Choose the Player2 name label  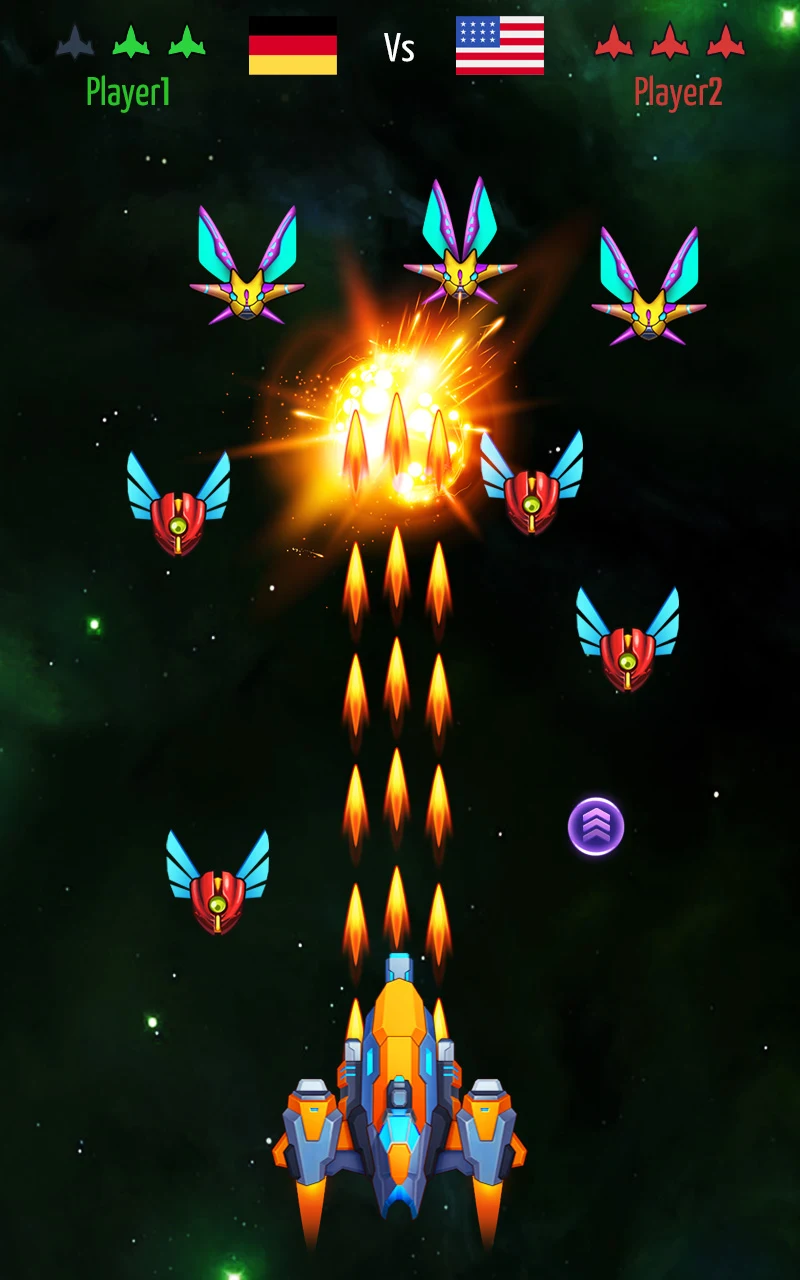pyautogui.click(x=678, y=93)
